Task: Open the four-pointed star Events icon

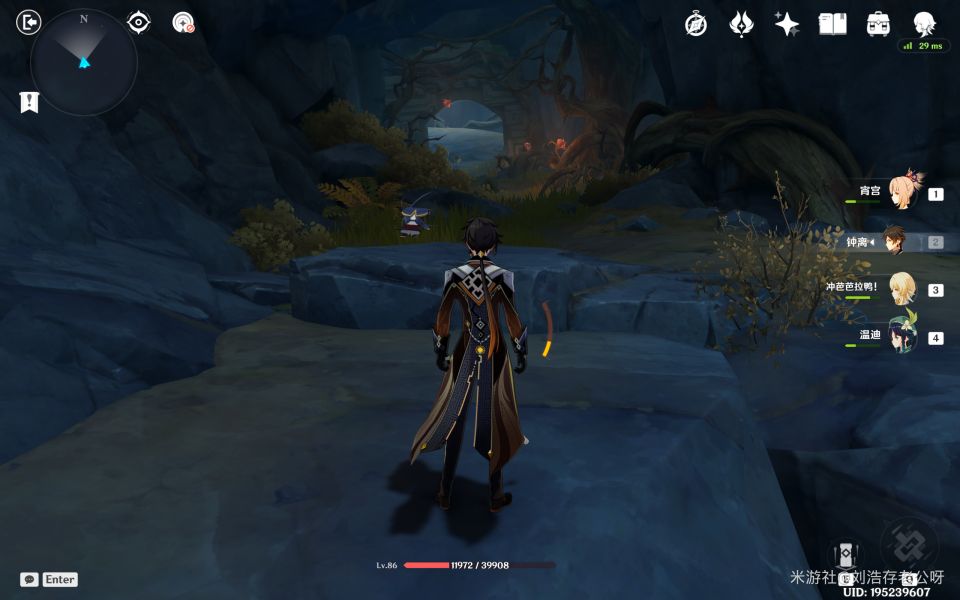Action: (x=787, y=25)
